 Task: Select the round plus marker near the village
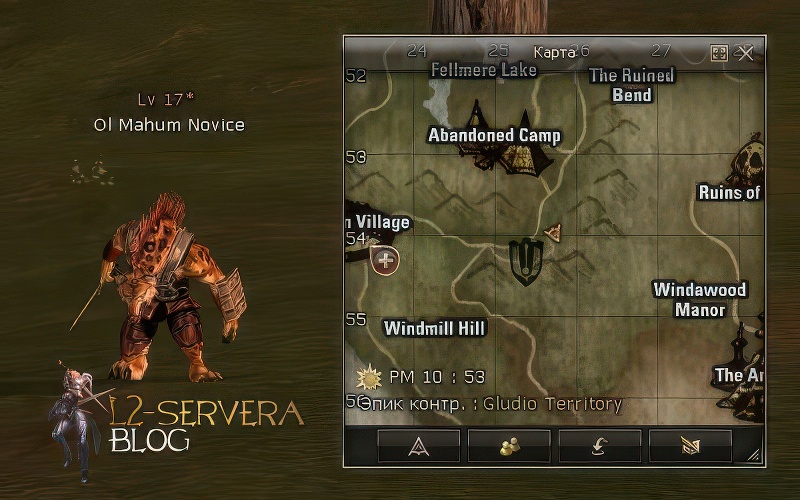(385, 261)
